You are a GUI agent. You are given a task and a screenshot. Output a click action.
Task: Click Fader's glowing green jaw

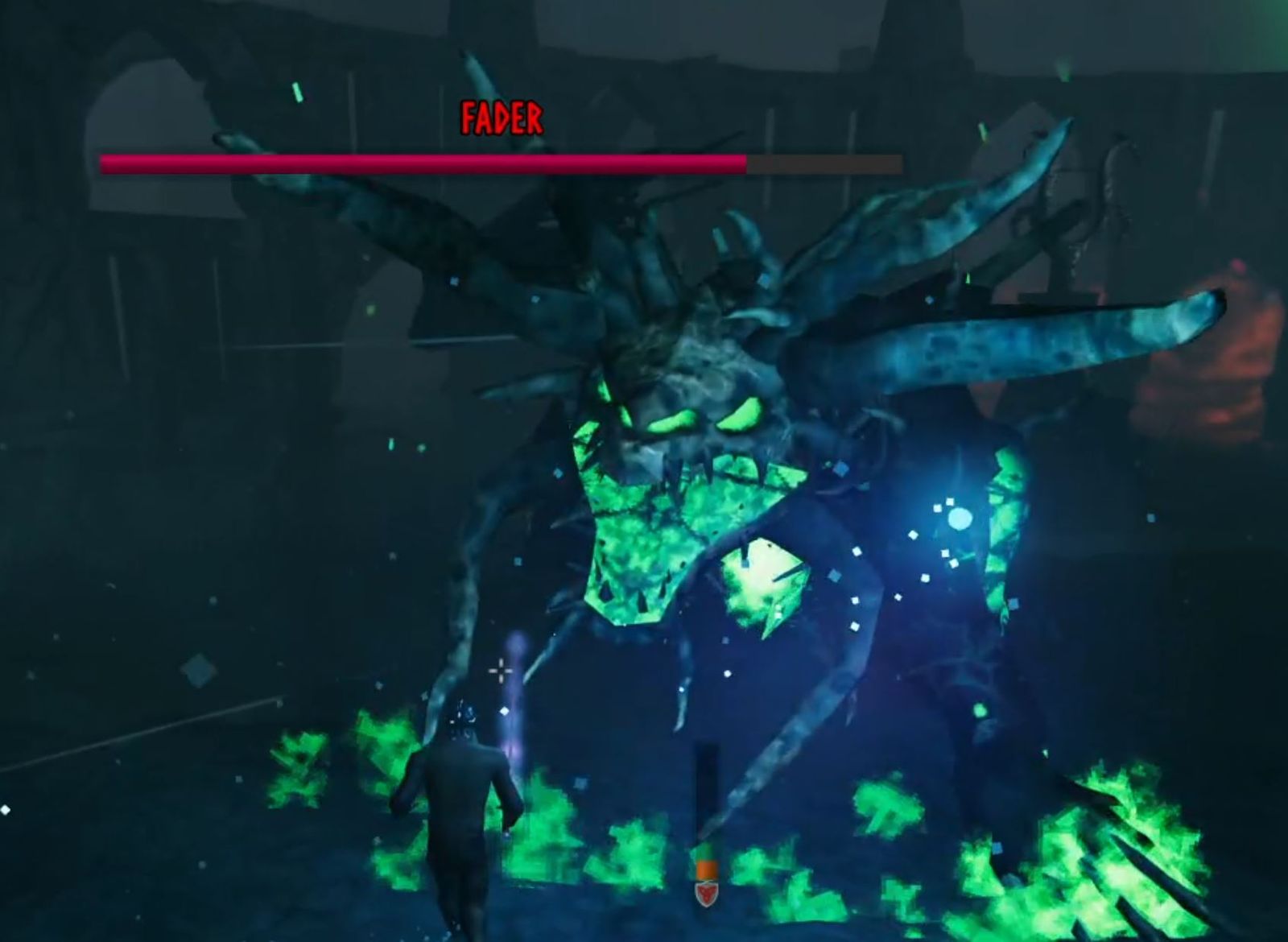tap(636, 539)
